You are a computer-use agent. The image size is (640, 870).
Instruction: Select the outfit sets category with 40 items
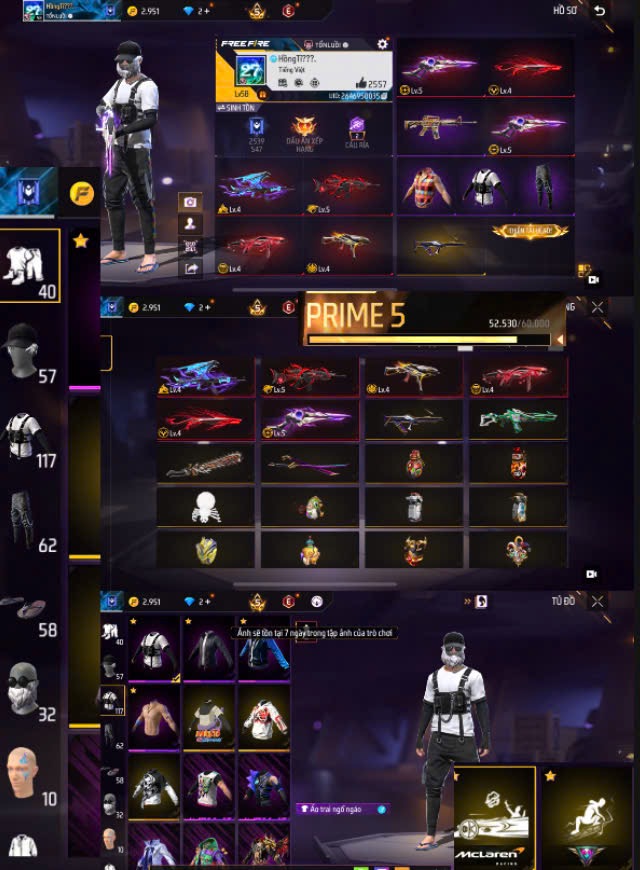click(29, 265)
